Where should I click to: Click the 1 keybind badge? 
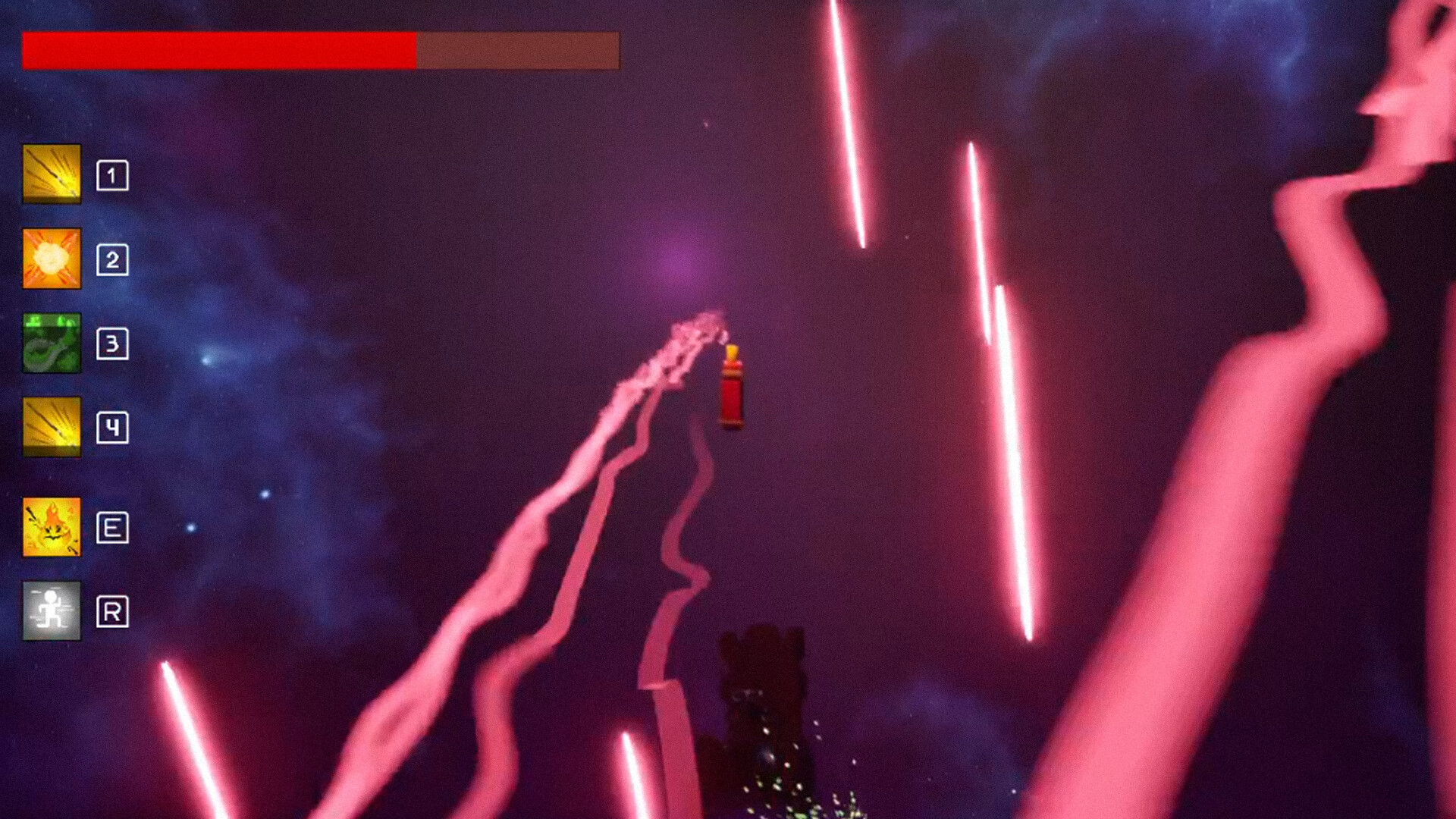[112, 174]
